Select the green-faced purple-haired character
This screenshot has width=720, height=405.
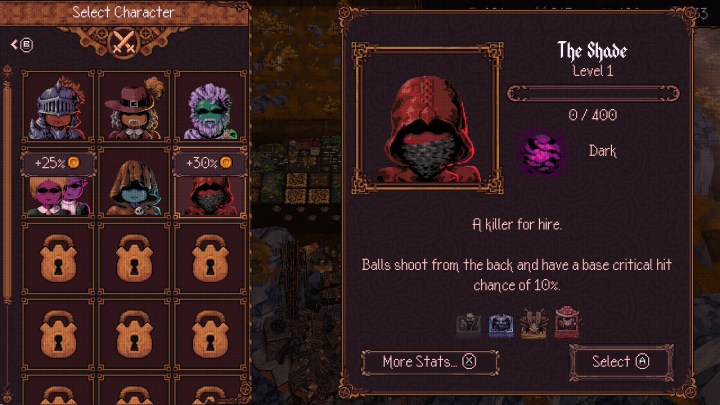coord(208,106)
